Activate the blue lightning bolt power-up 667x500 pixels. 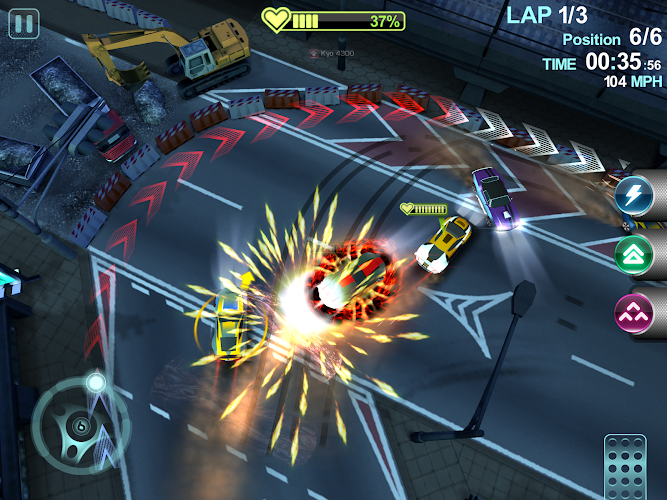tap(633, 193)
